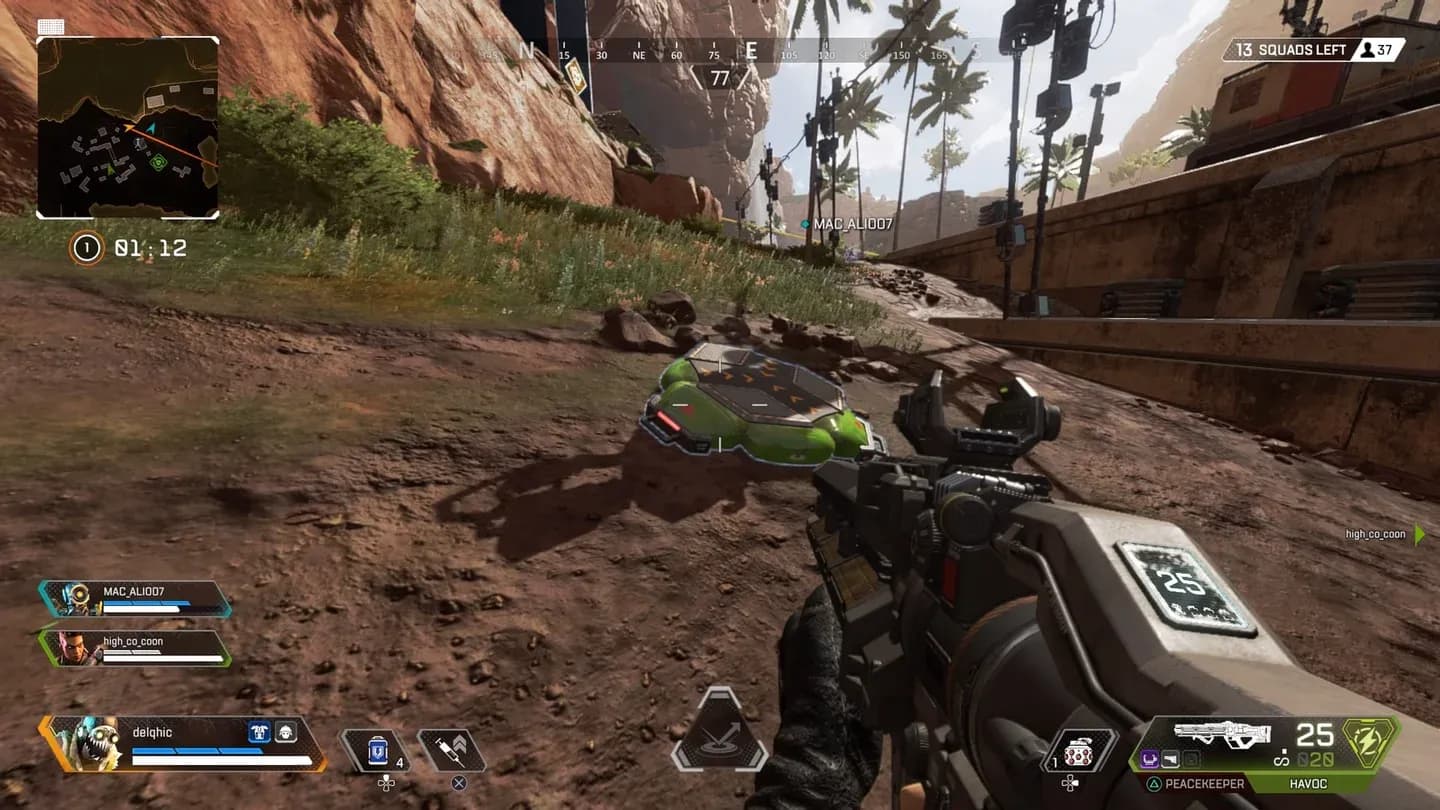The width and height of the screenshot is (1440, 810).
Task: Click the Thermite grenade slot icon
Action: point(1080,750)
